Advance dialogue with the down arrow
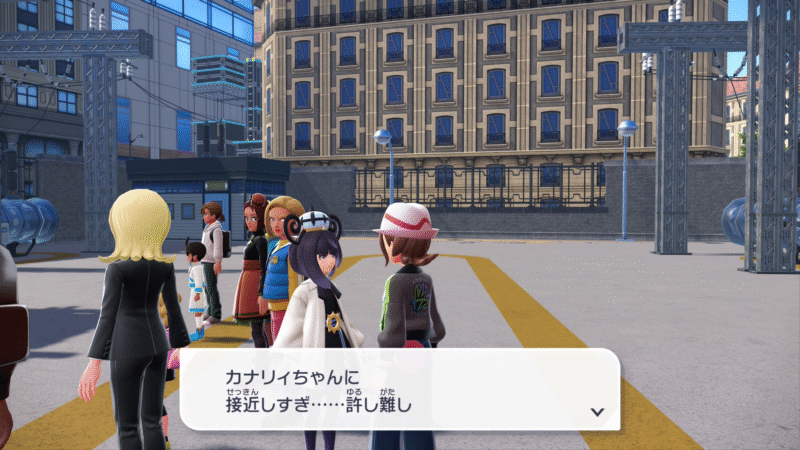 pyautogui.click(x=597, y=411)
